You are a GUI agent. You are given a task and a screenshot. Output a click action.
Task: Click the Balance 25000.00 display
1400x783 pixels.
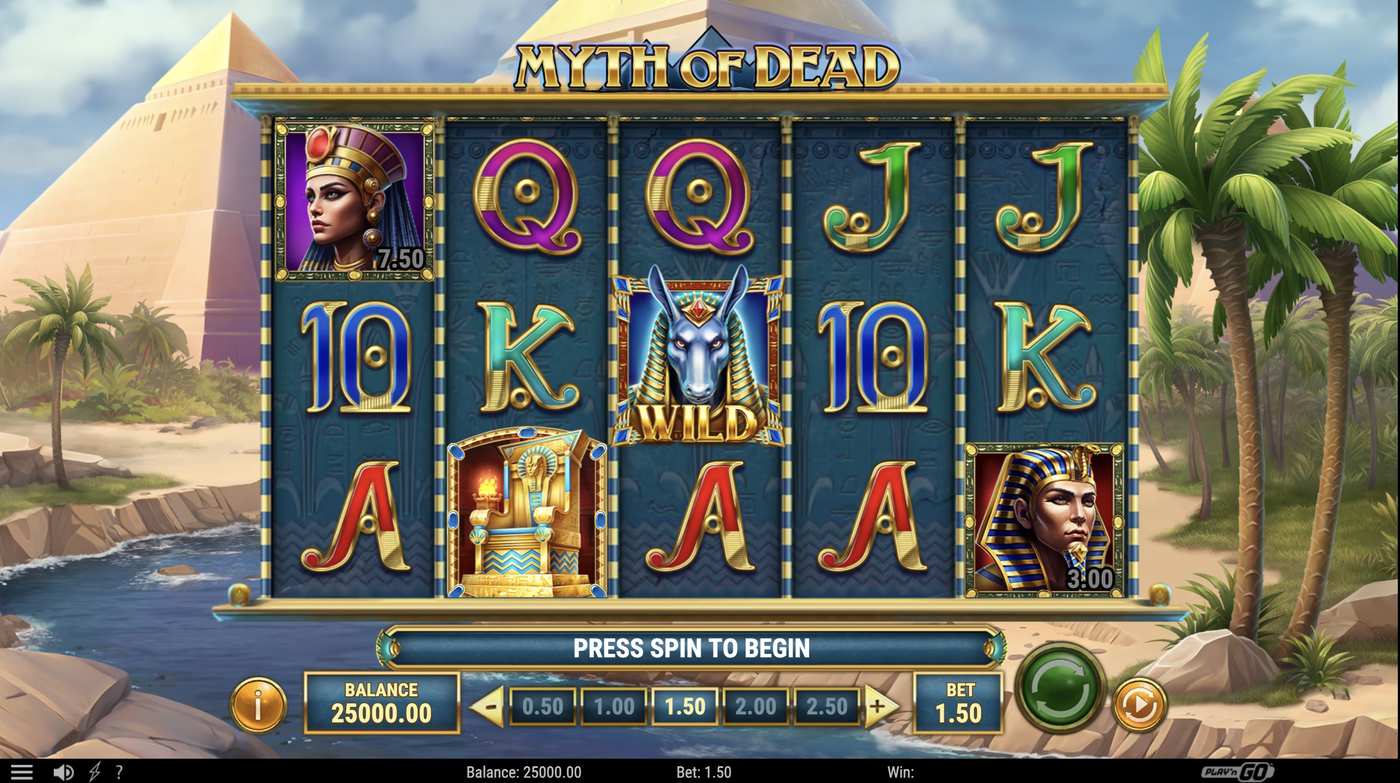coord(381,702)
